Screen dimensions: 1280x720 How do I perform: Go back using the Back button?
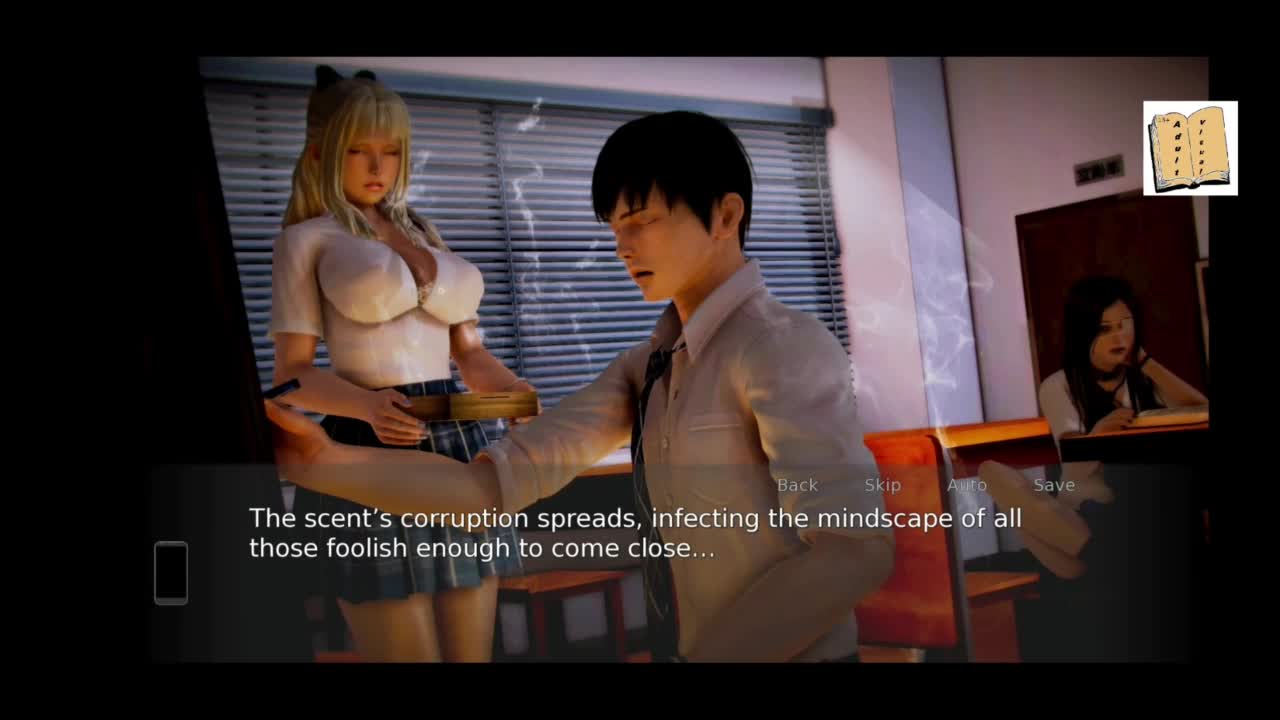coord(797,485)
